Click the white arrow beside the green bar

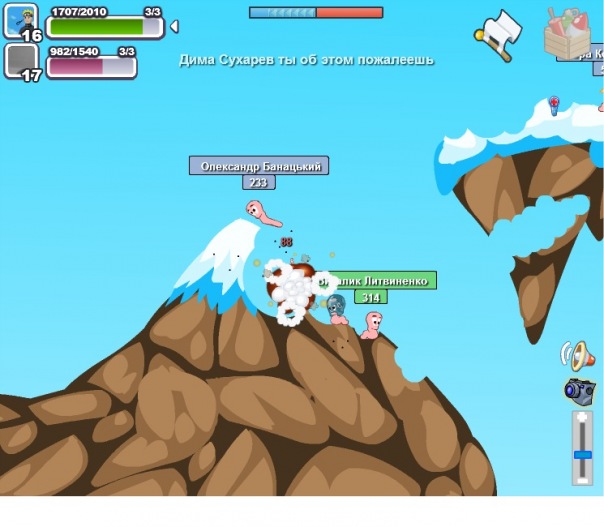click(174, 26)
